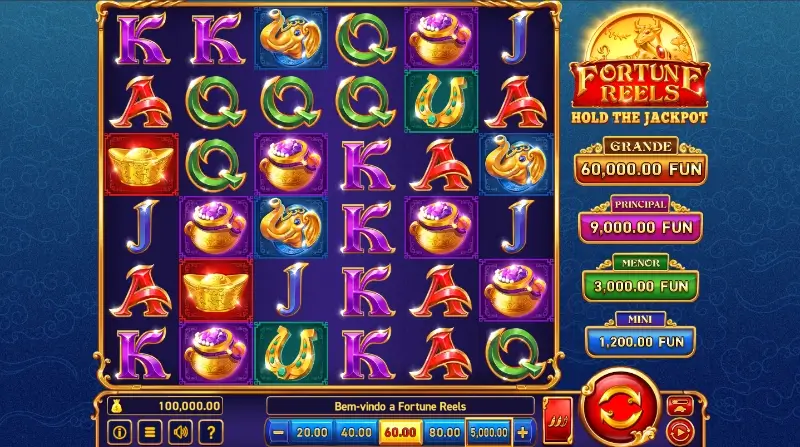
Task: Pick the highlighted 60.00 bet
Action: 398,434
